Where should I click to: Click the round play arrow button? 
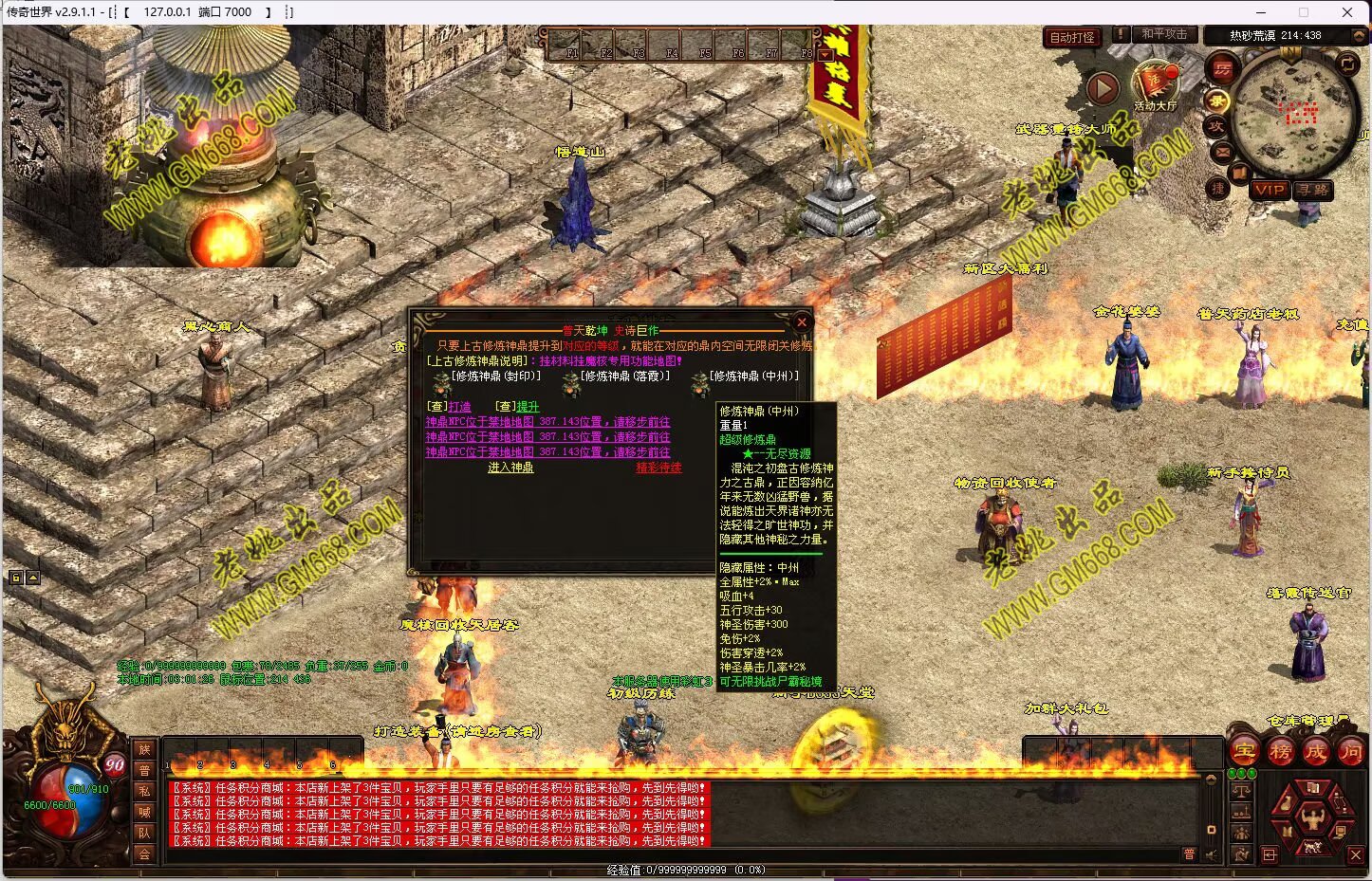1102,89
